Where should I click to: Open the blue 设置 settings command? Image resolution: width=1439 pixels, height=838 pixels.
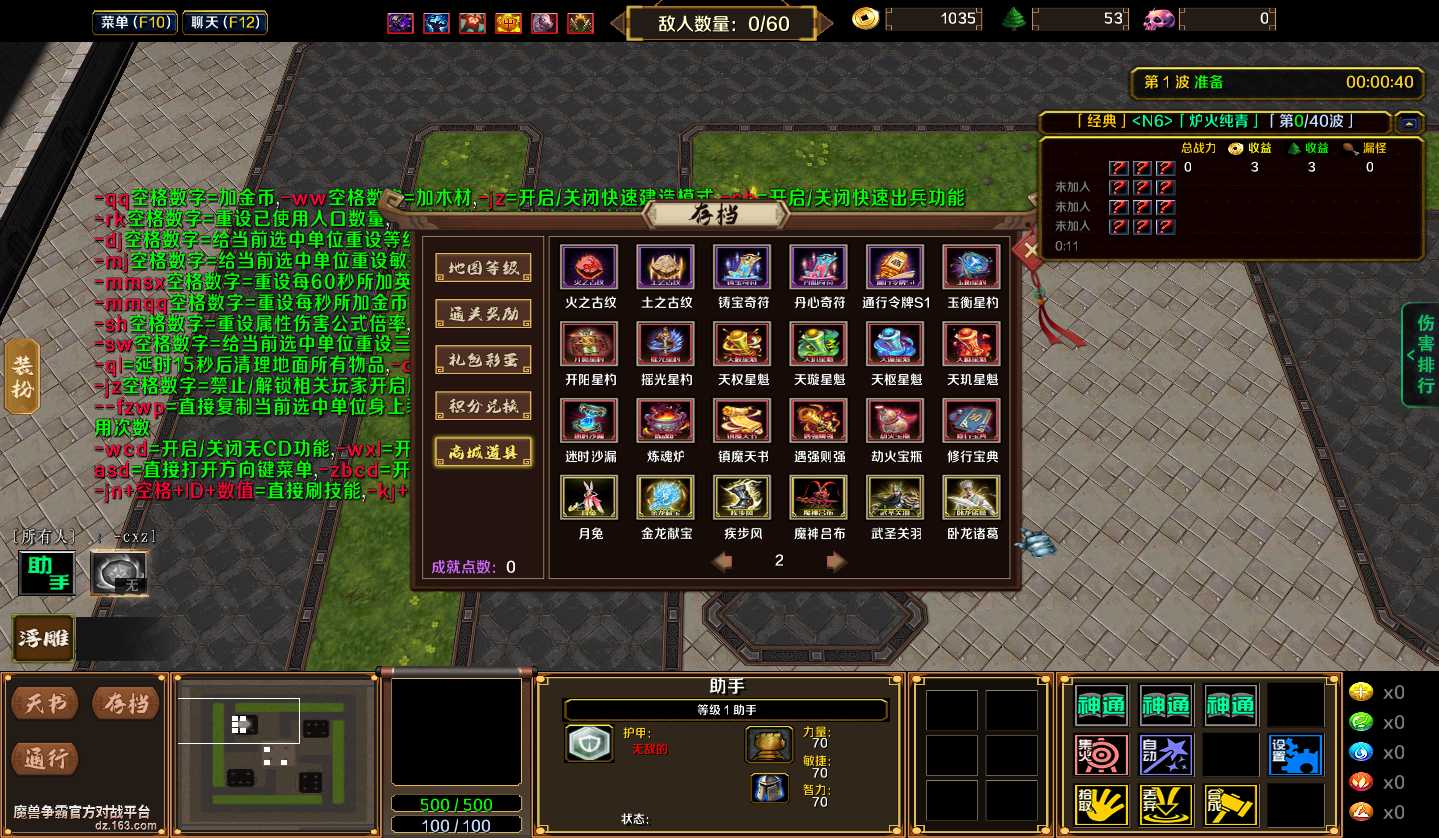[x=1295, y=755]
